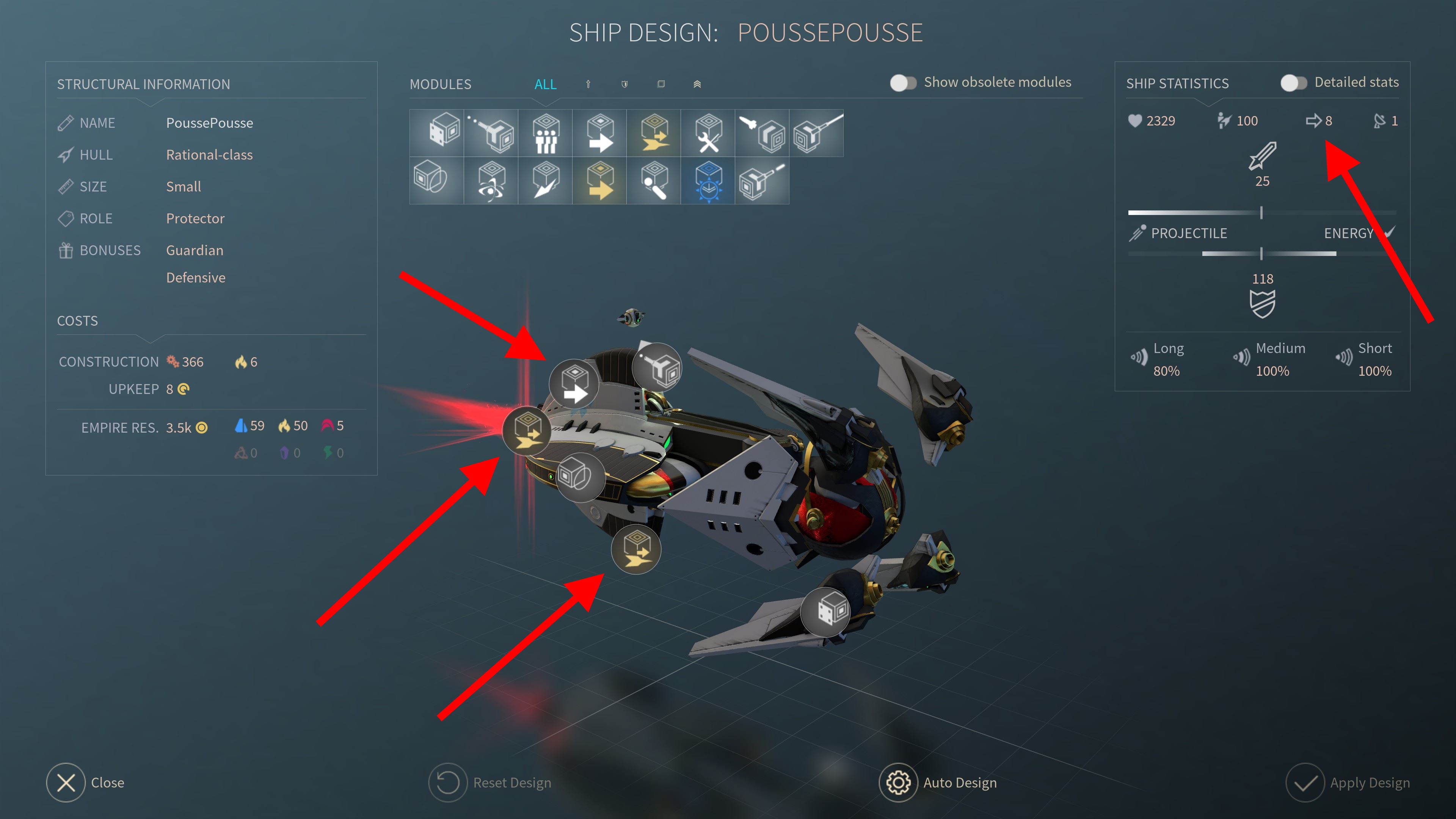Select the shield cube module in list

(x=436, y=181)
